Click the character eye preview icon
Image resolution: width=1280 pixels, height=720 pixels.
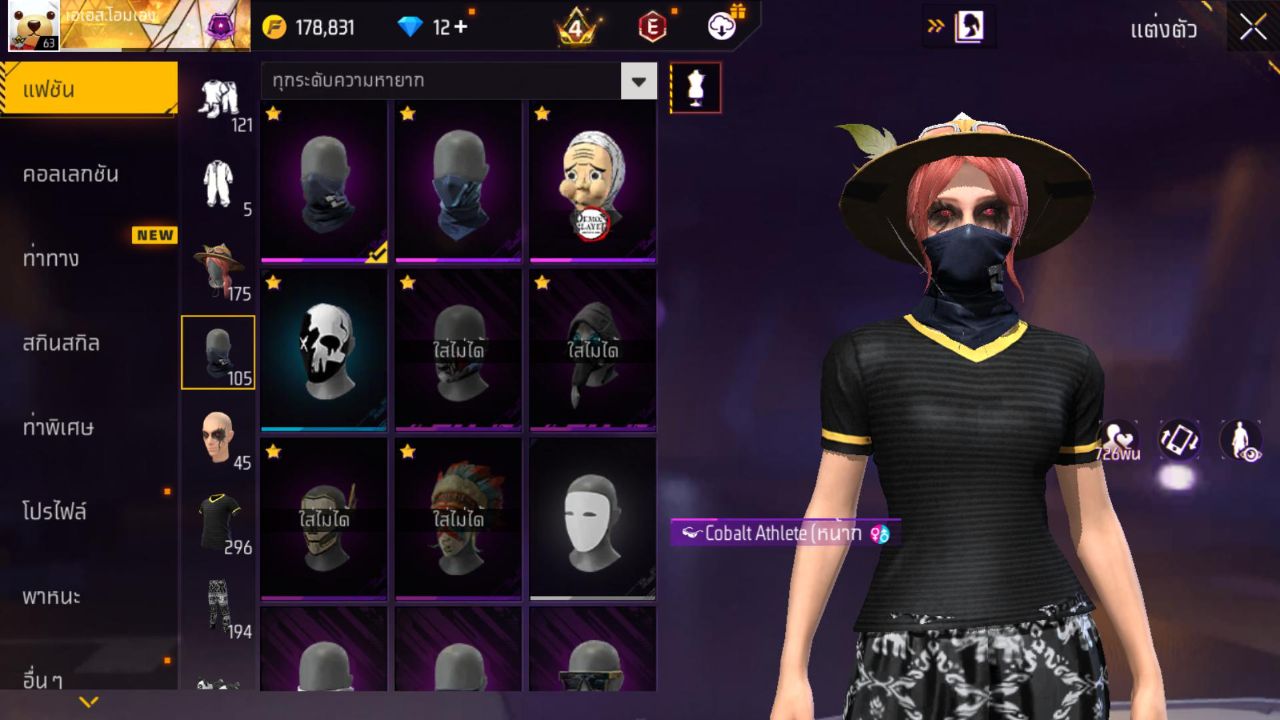1240,440
